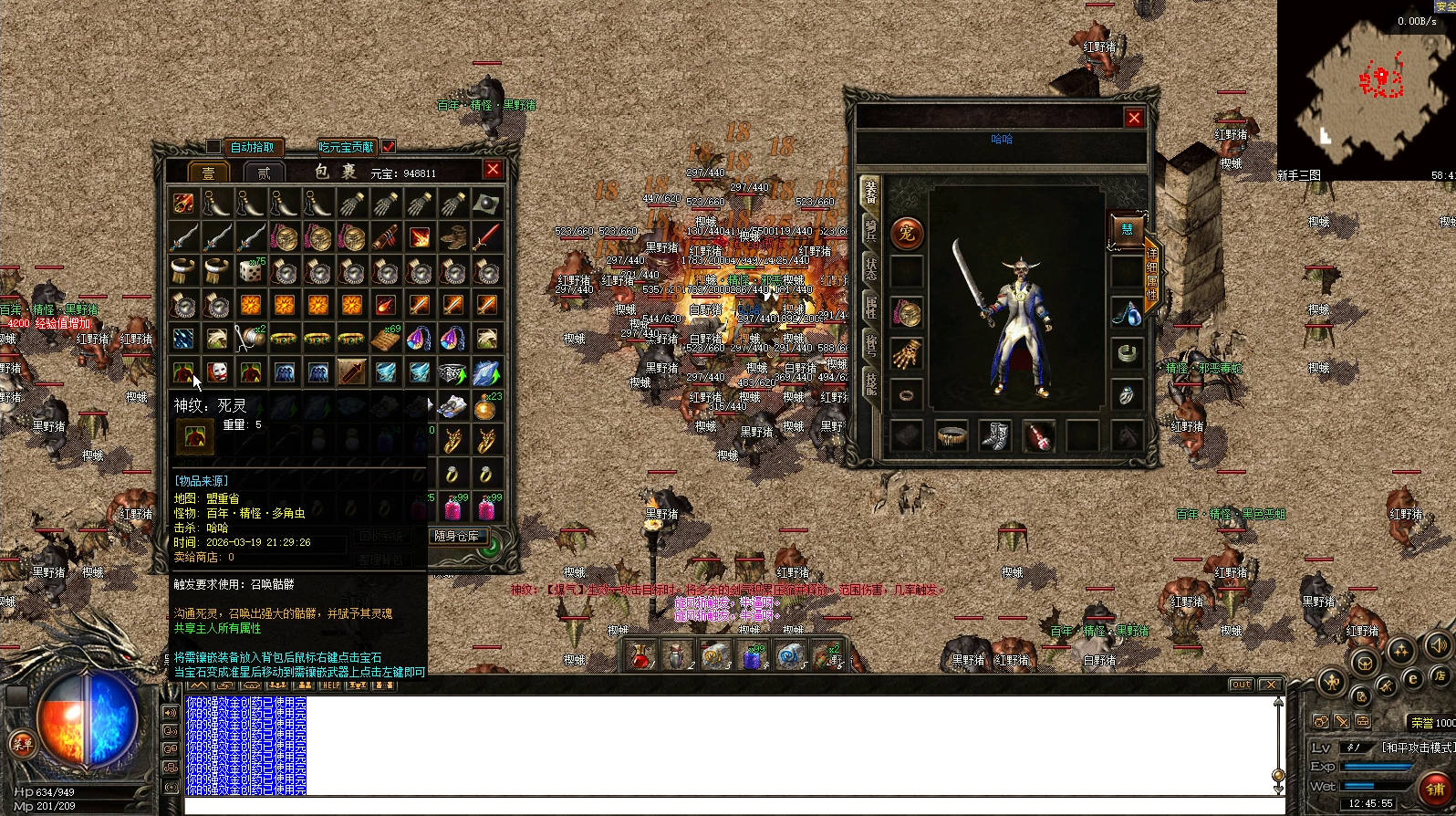Select the scroll stack showing x69
The height and width of the screenshot is (816, 1456).
coord(385,339)
